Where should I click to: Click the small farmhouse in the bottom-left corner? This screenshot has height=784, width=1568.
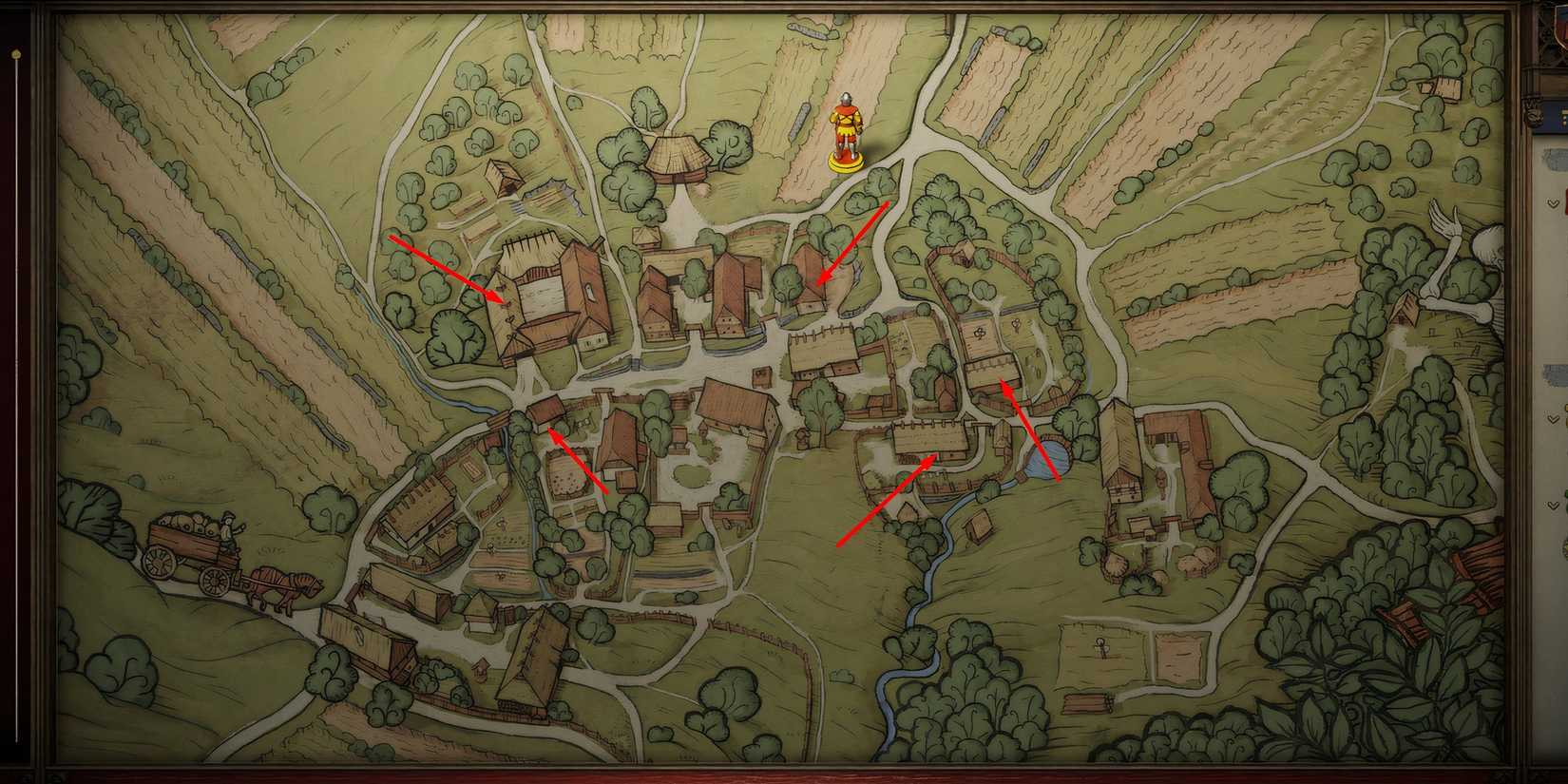click(371, 646)
